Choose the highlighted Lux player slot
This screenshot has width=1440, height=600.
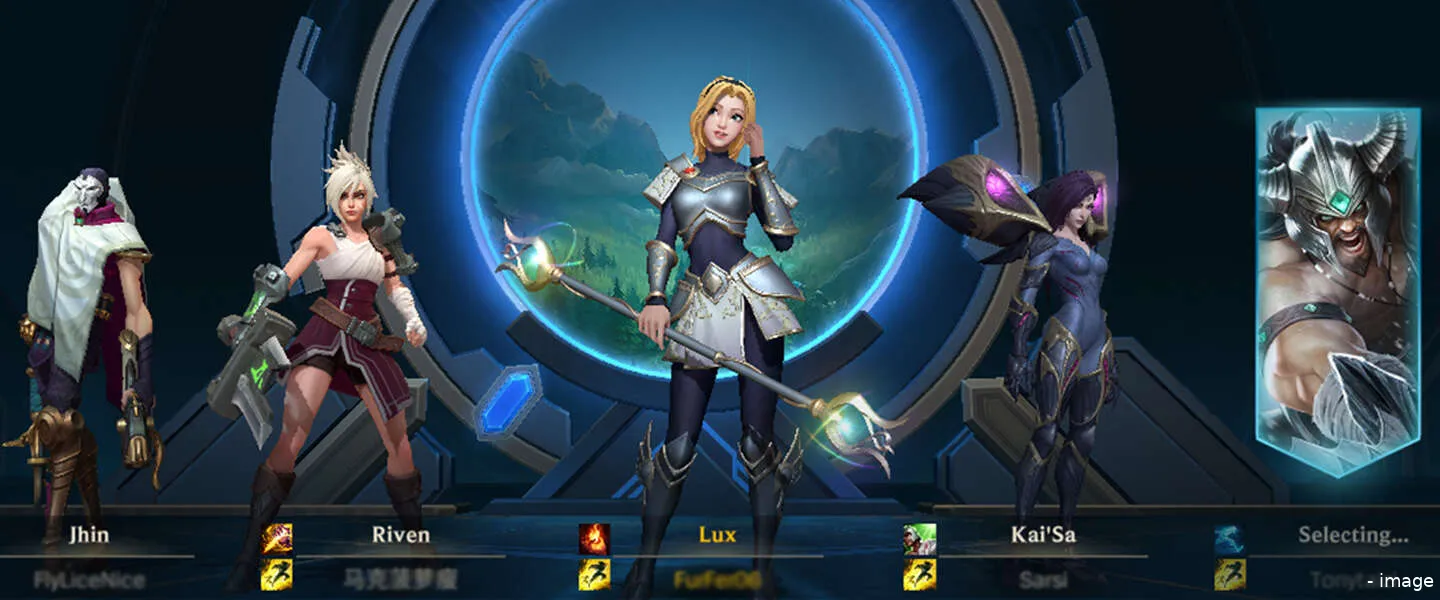pos(717,535)
